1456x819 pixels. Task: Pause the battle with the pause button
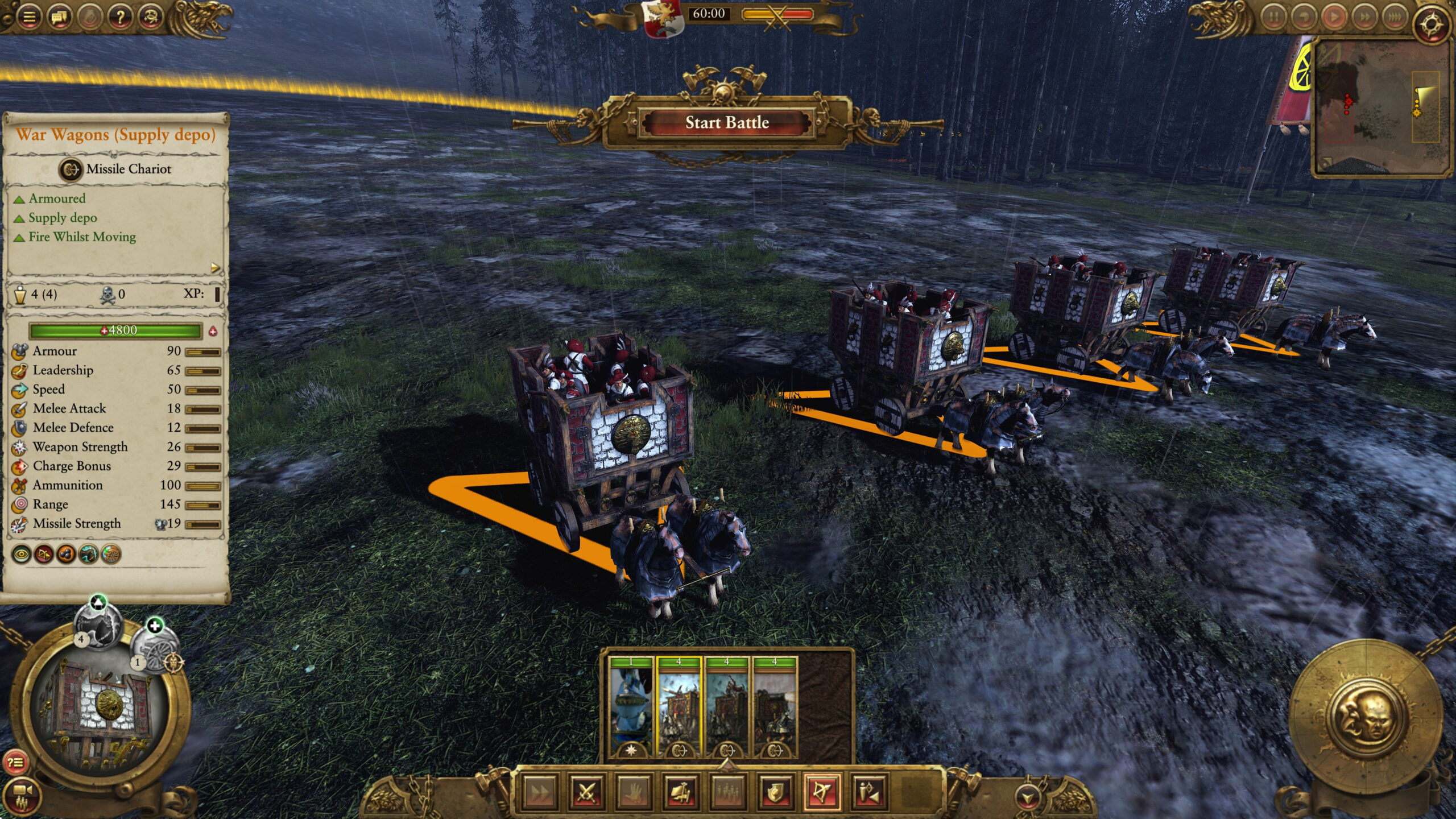point(1274,17)
